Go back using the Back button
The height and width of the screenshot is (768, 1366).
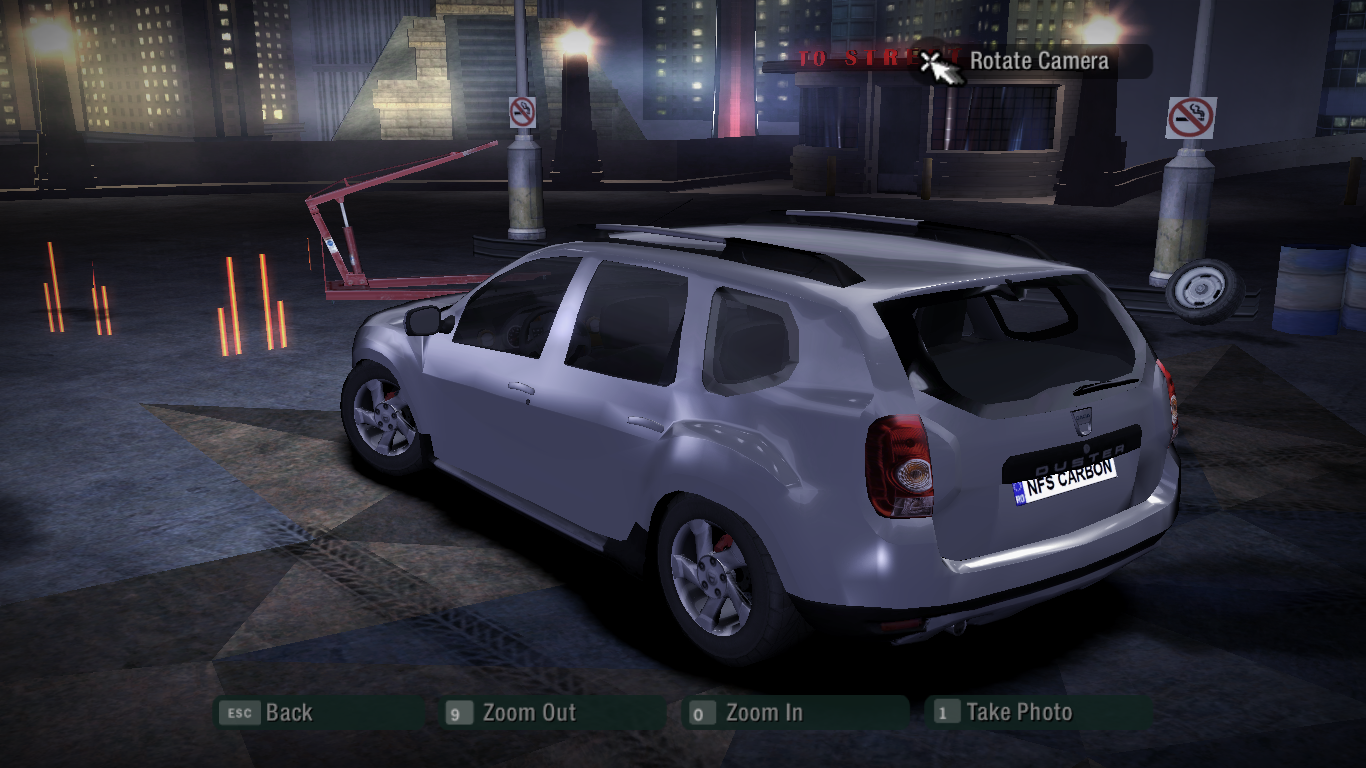(288, 713)
